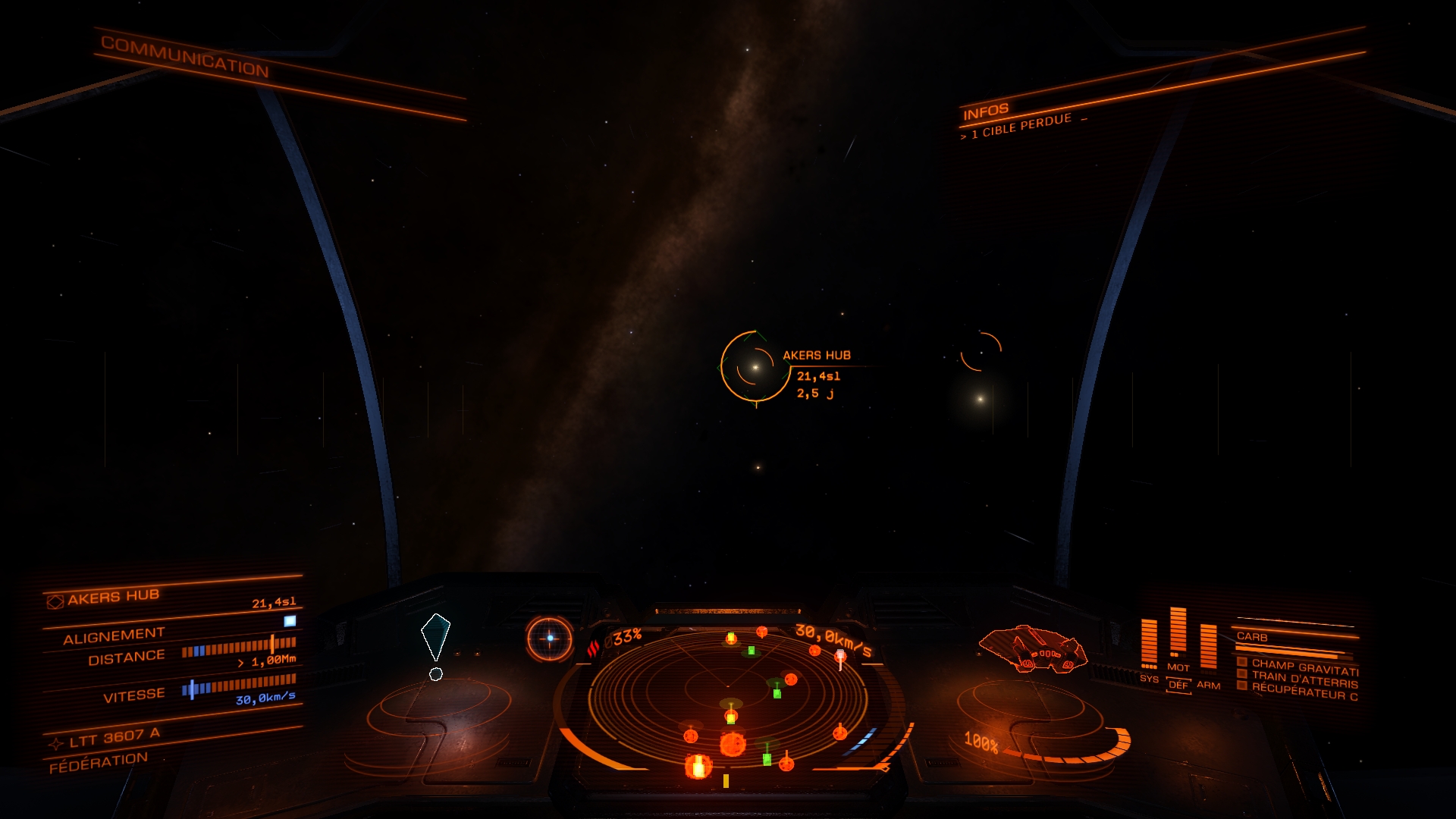Boost the MOT power column
1456x819 pixels.
(1178, 634)
